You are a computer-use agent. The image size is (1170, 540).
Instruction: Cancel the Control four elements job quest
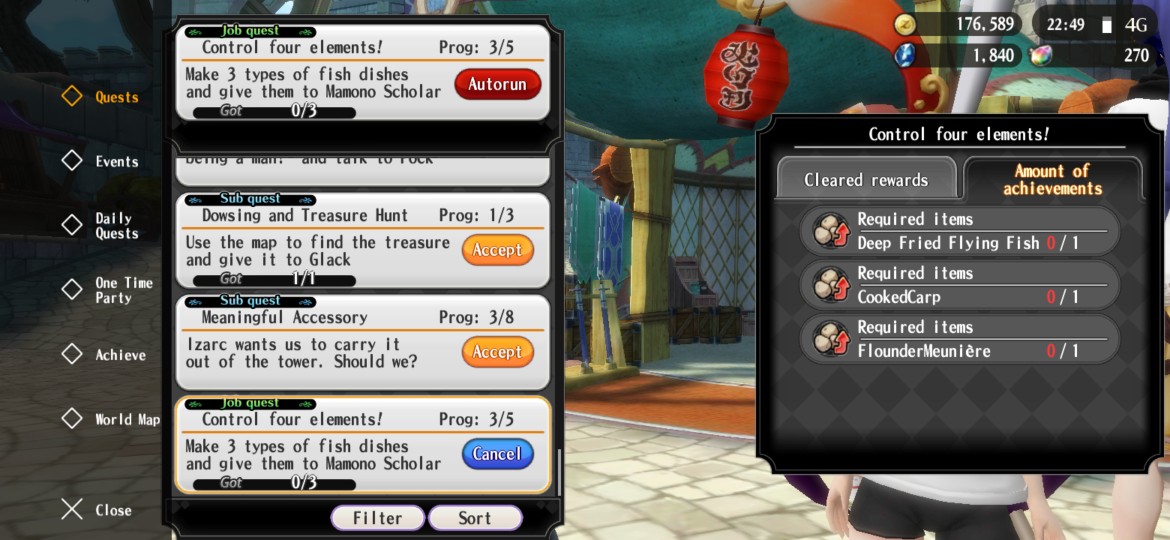coord(497,454)
